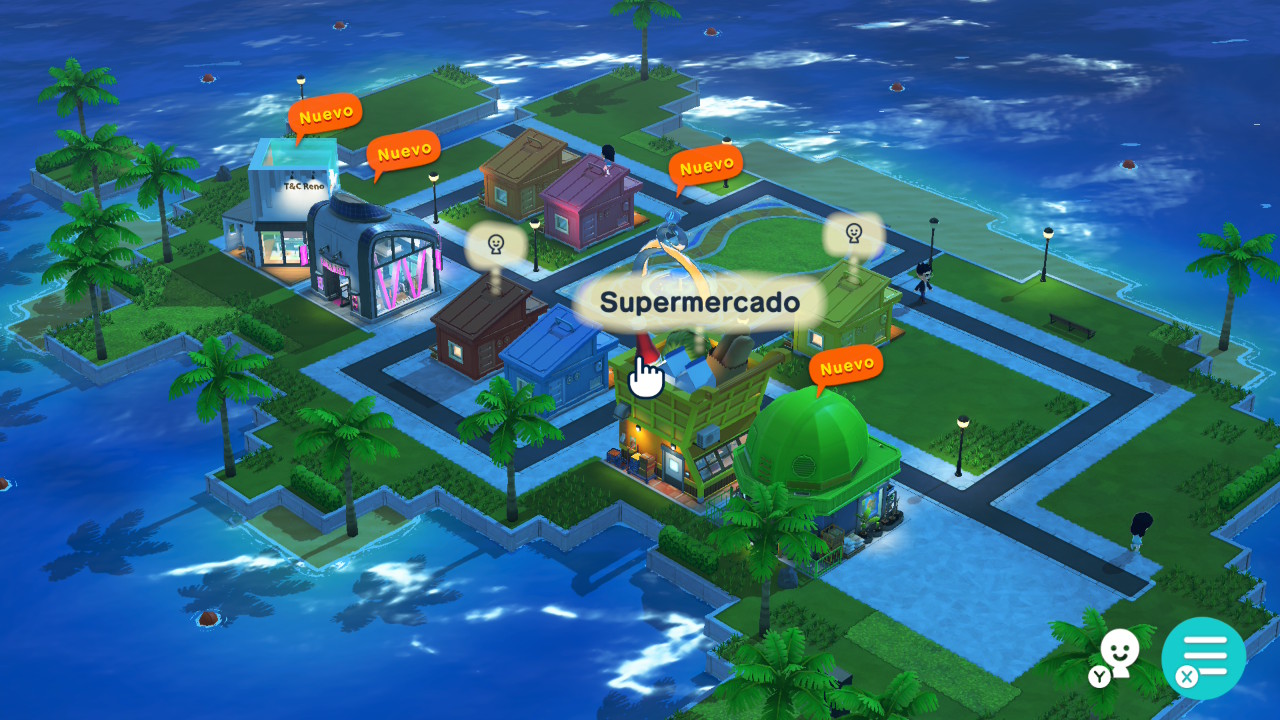The height and width of the screenshot is (720, 1280).
Task: Open the Mii face icon menu
Action: pos(1118,655)
